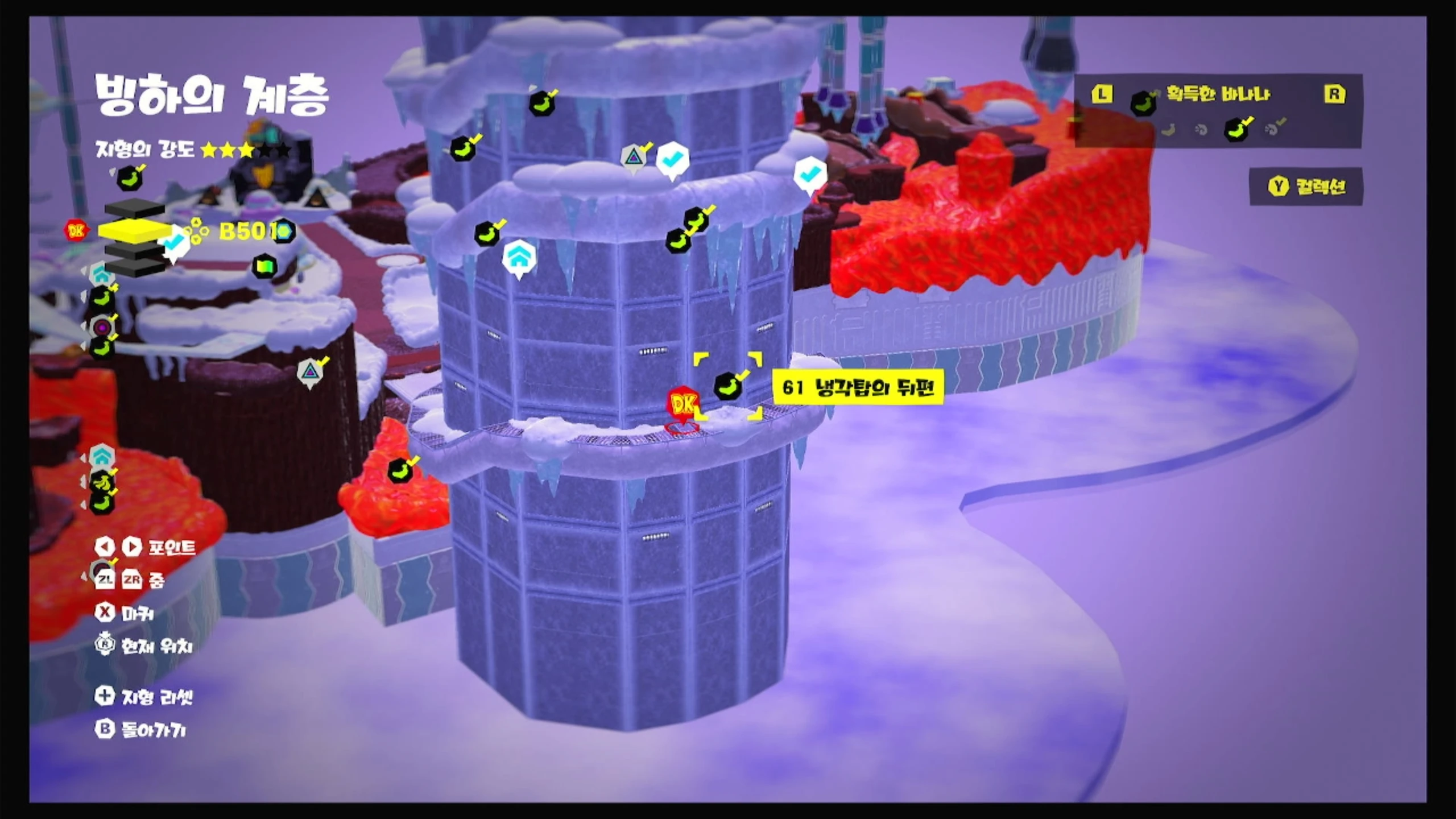Choose the yellow B501 layer slab
1456x819 pixels.
pos(134,230)
